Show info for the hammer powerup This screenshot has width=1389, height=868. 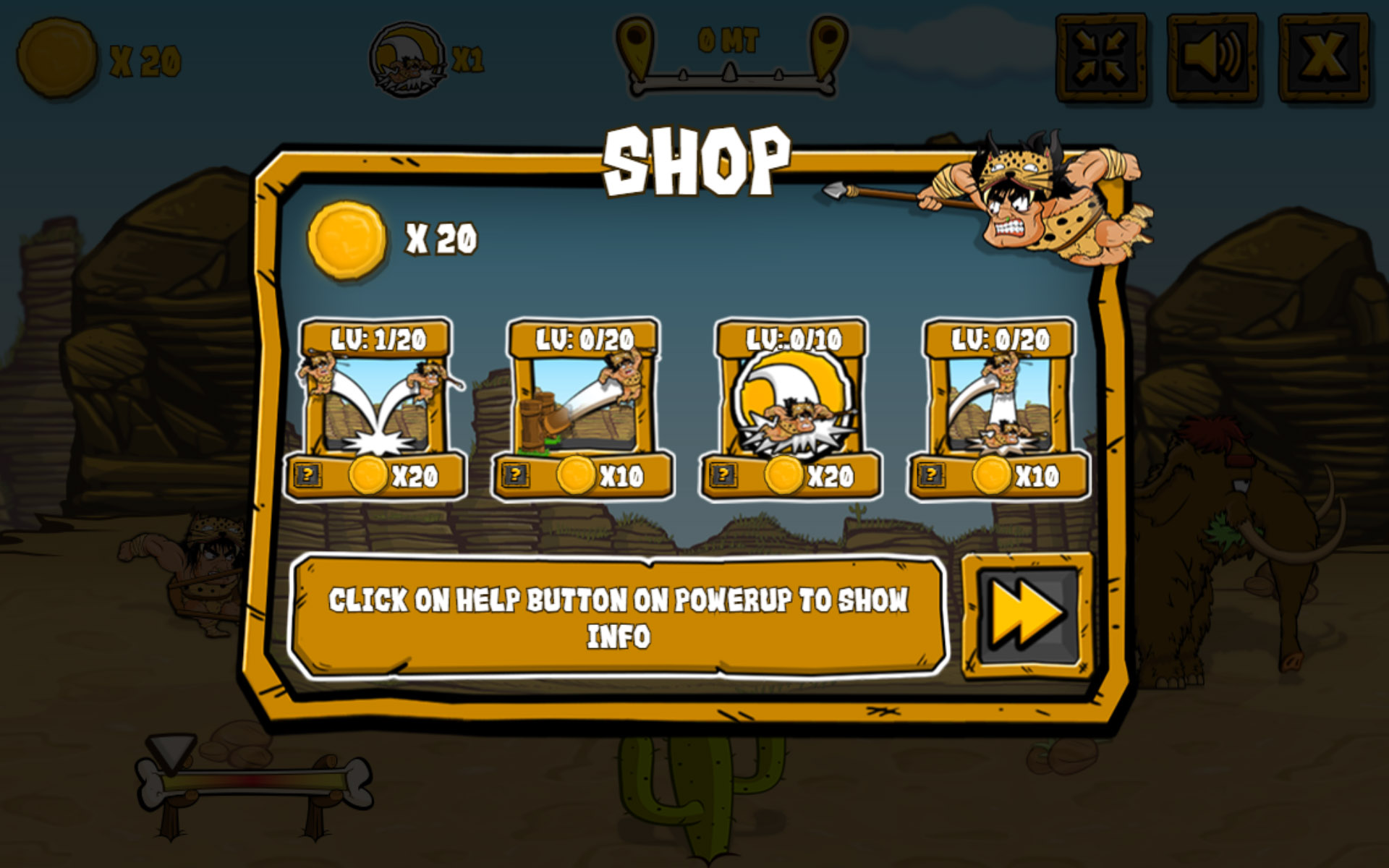(516, 476)
